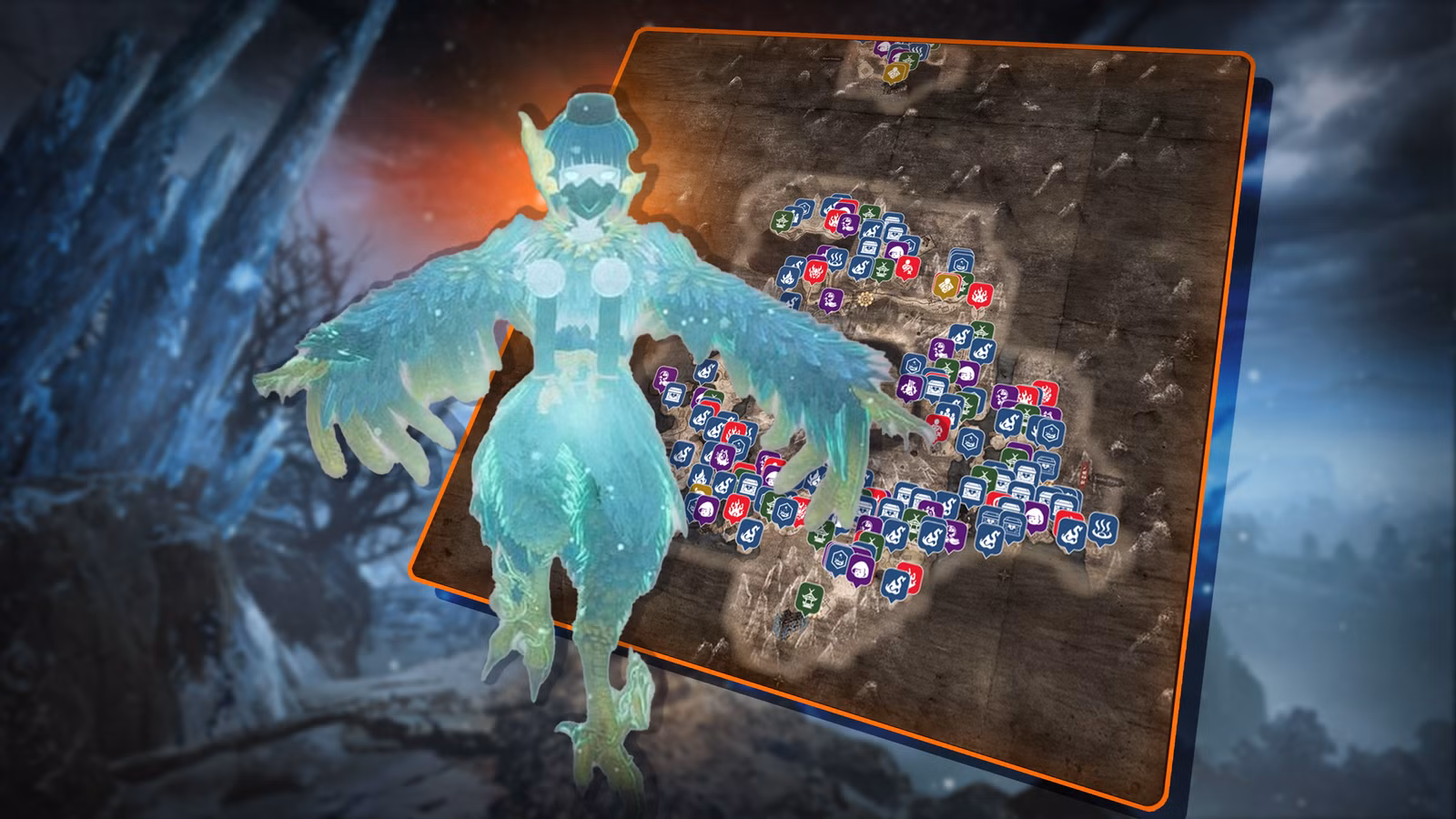Click the stacked blue marker pile

pyautogui.click(x=961, y=260)
